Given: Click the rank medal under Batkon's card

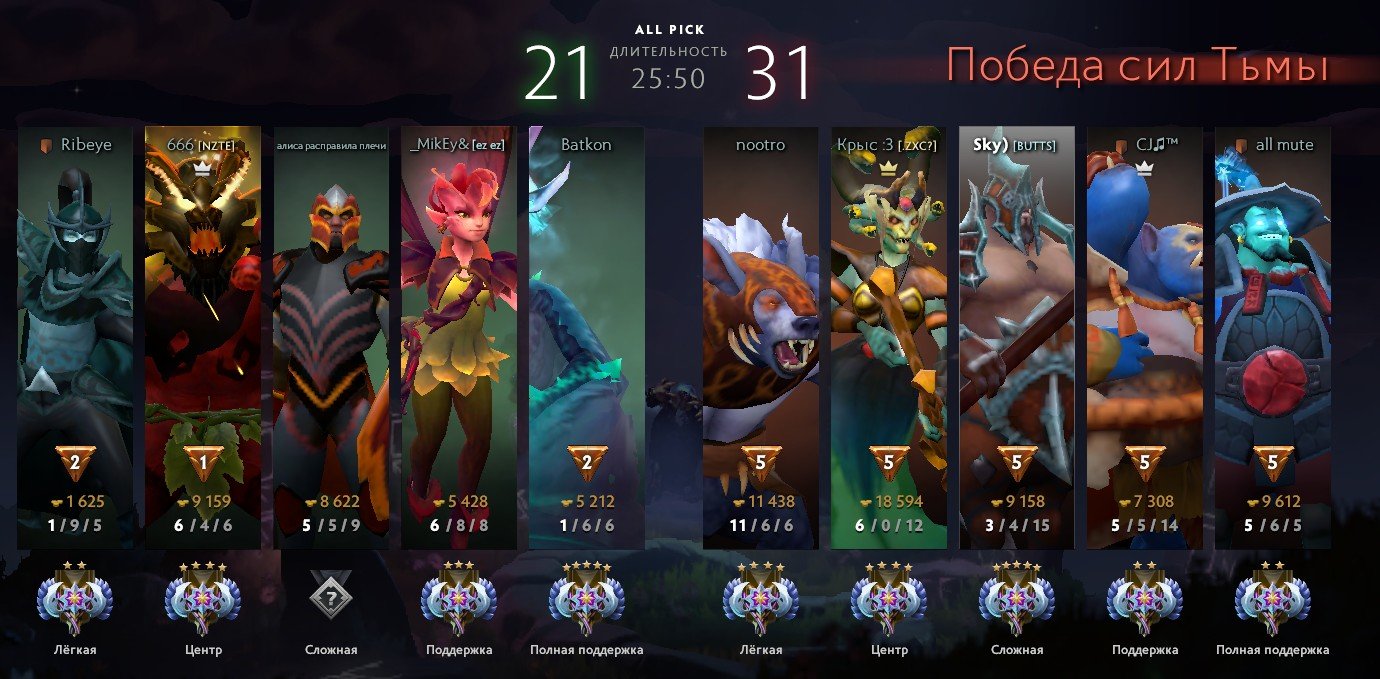Looking at the screenshot, I should [587, 599].
